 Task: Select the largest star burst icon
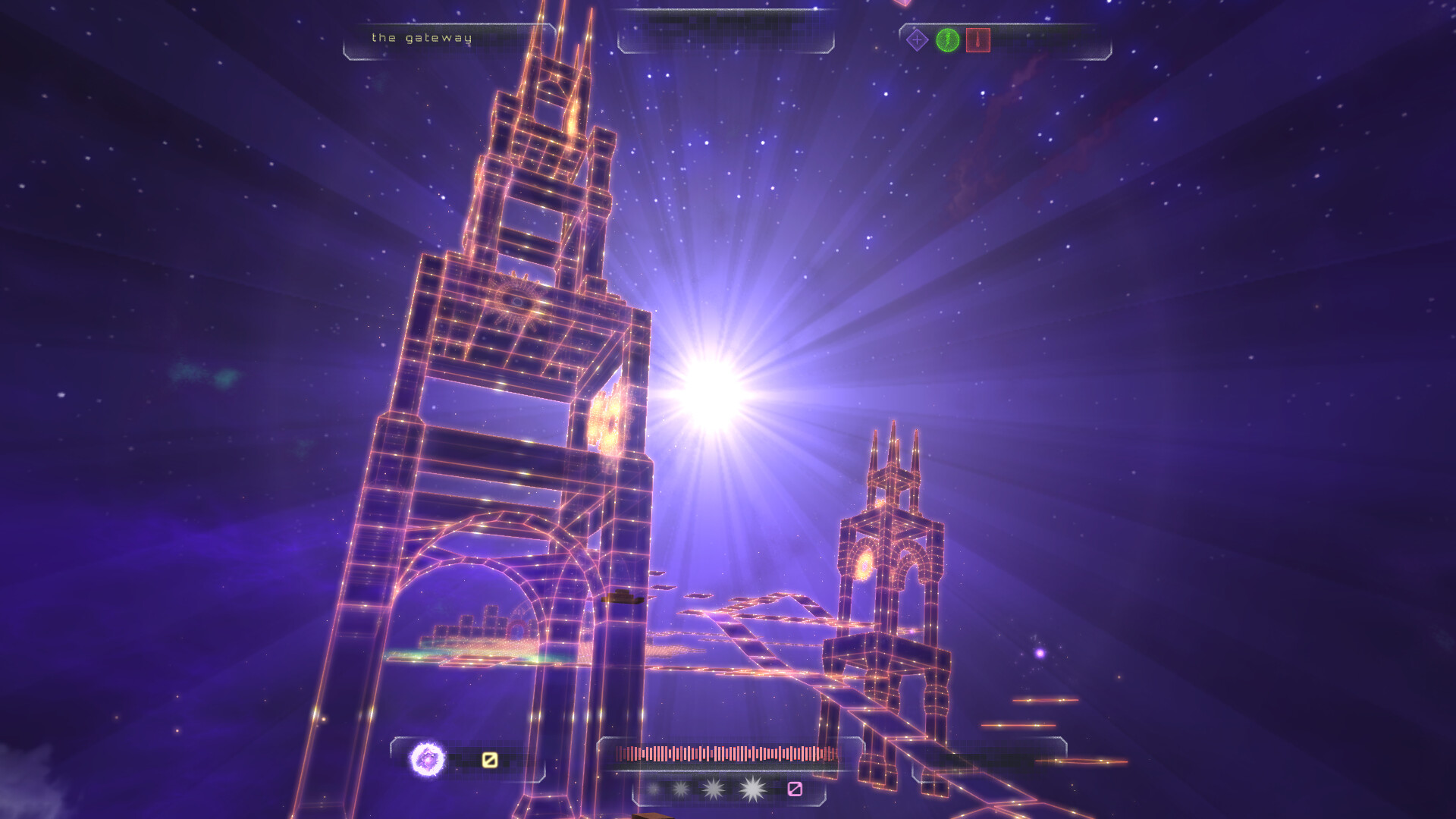(x=751, y=789)
